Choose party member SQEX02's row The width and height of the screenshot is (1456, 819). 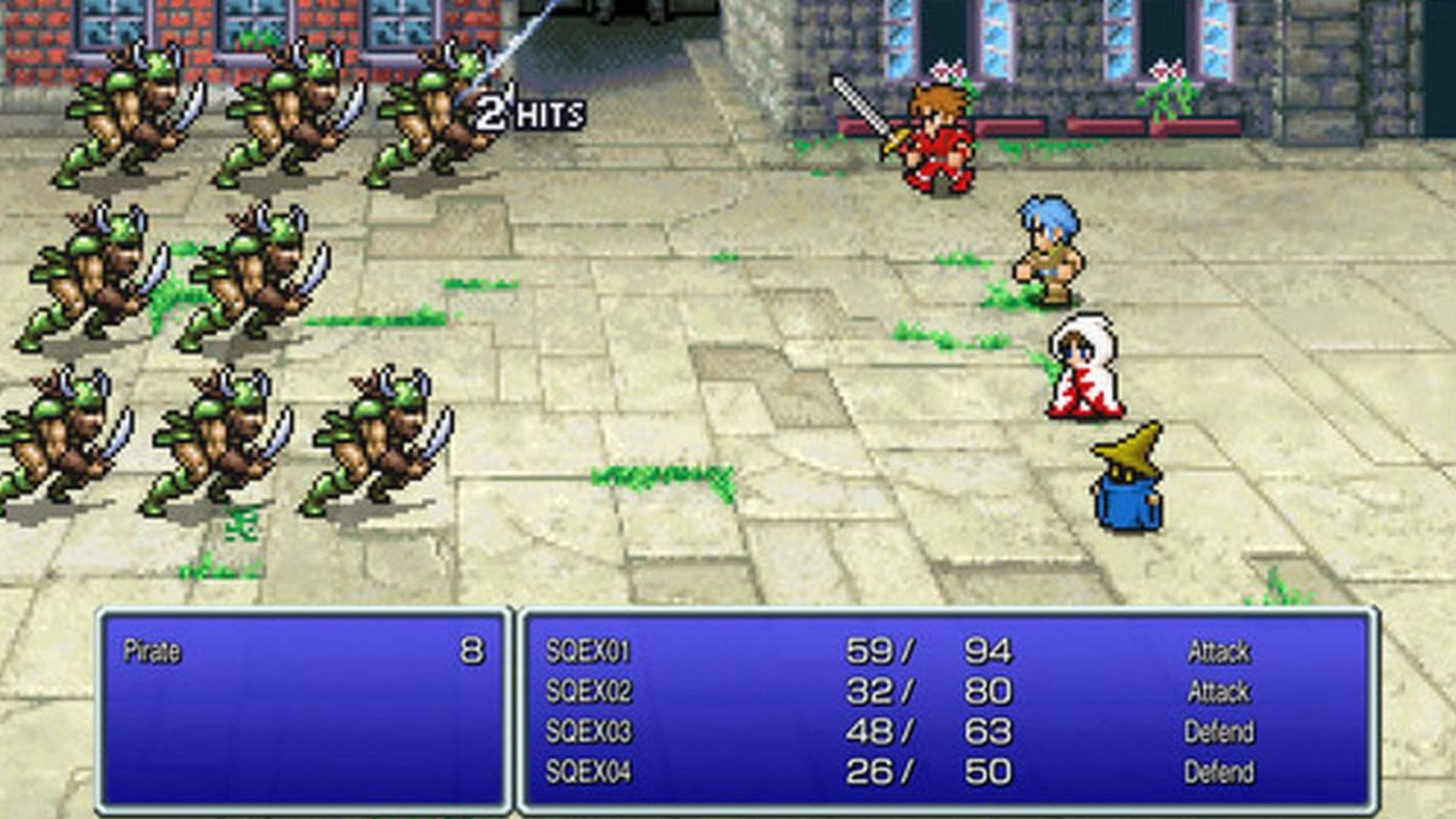pos(588,692)
